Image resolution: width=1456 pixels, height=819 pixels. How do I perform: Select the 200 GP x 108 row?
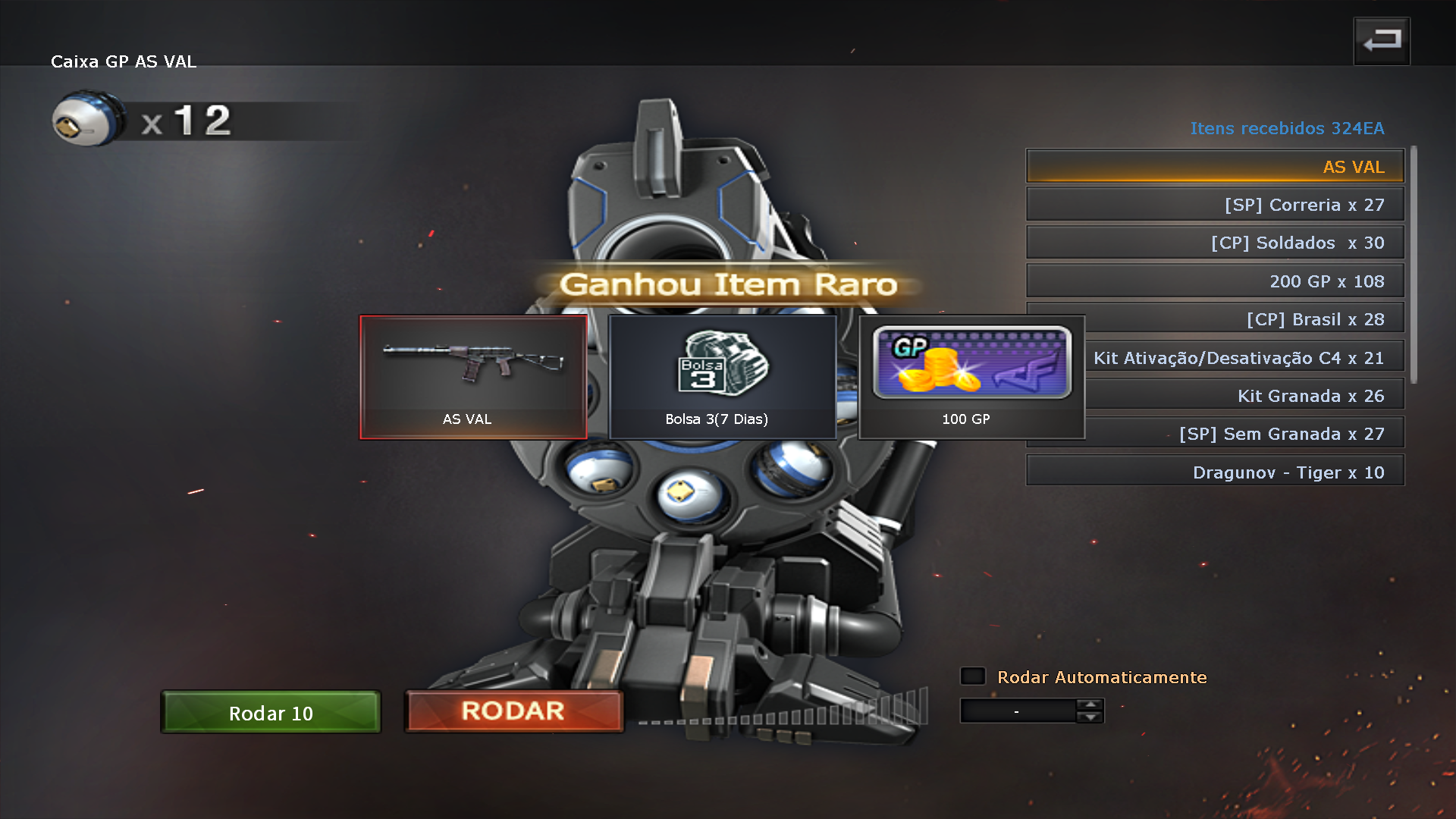point(1215,281)
